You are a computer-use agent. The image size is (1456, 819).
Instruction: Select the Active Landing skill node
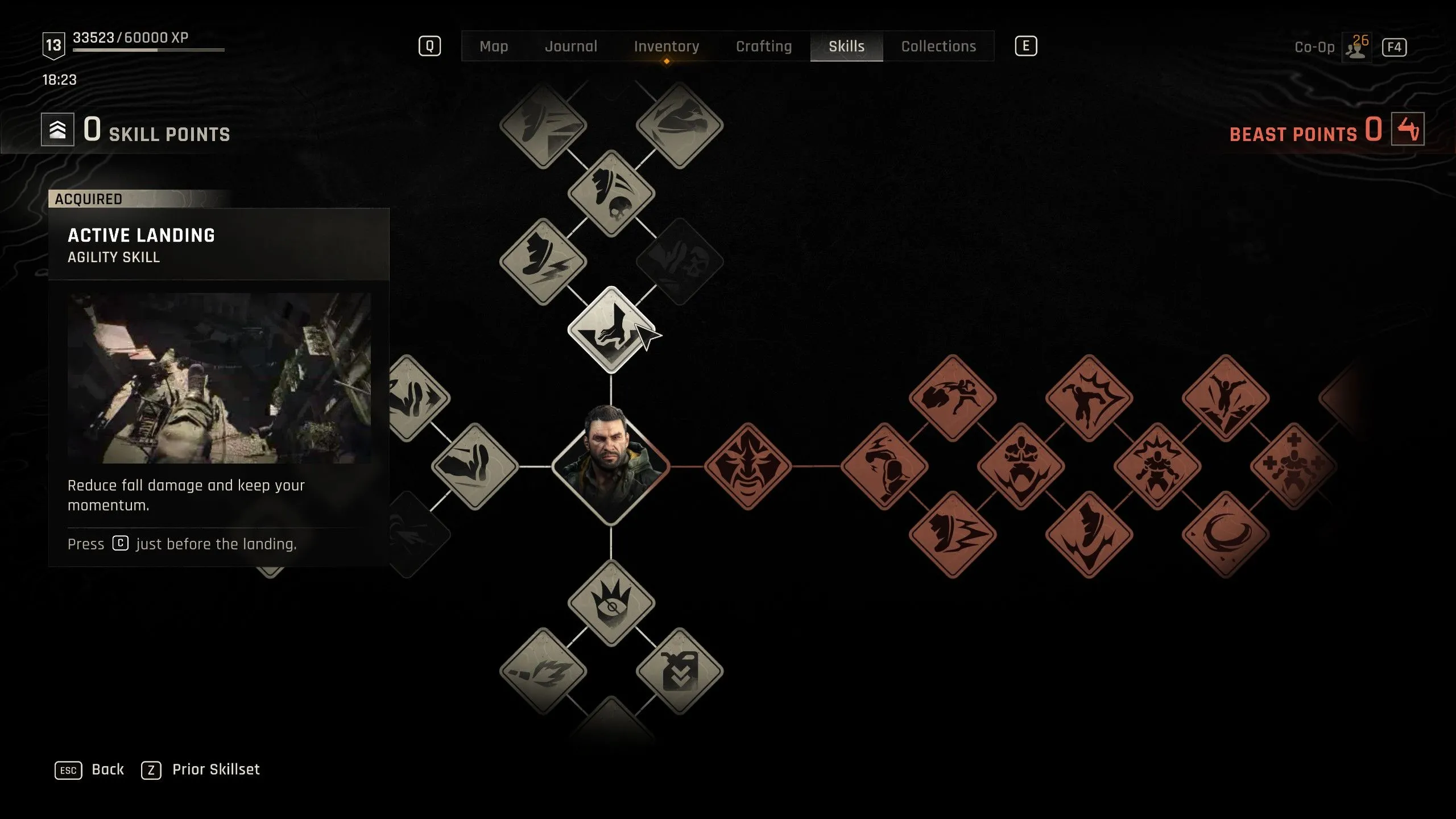pyautogui.click(x=611, y=330)
